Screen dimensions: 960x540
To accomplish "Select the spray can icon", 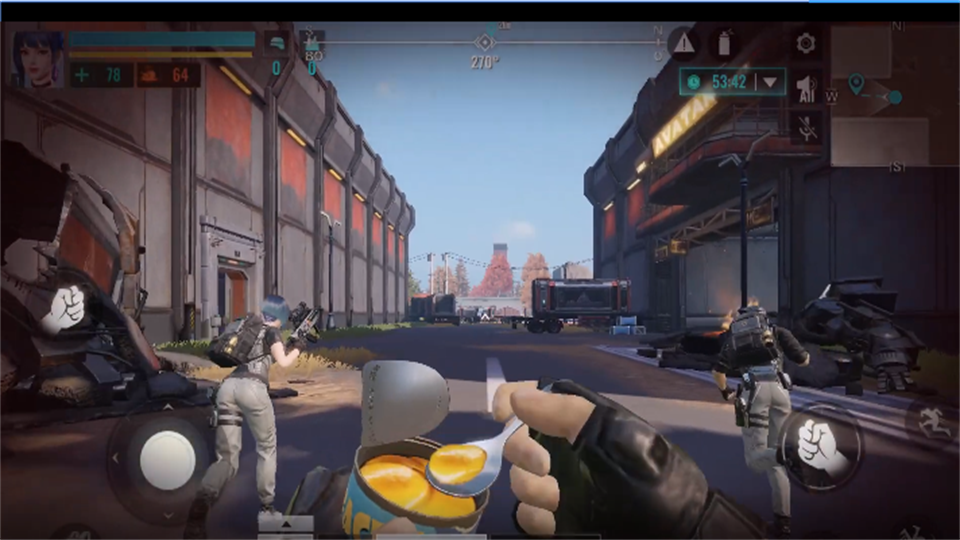I will pos(725,43).
